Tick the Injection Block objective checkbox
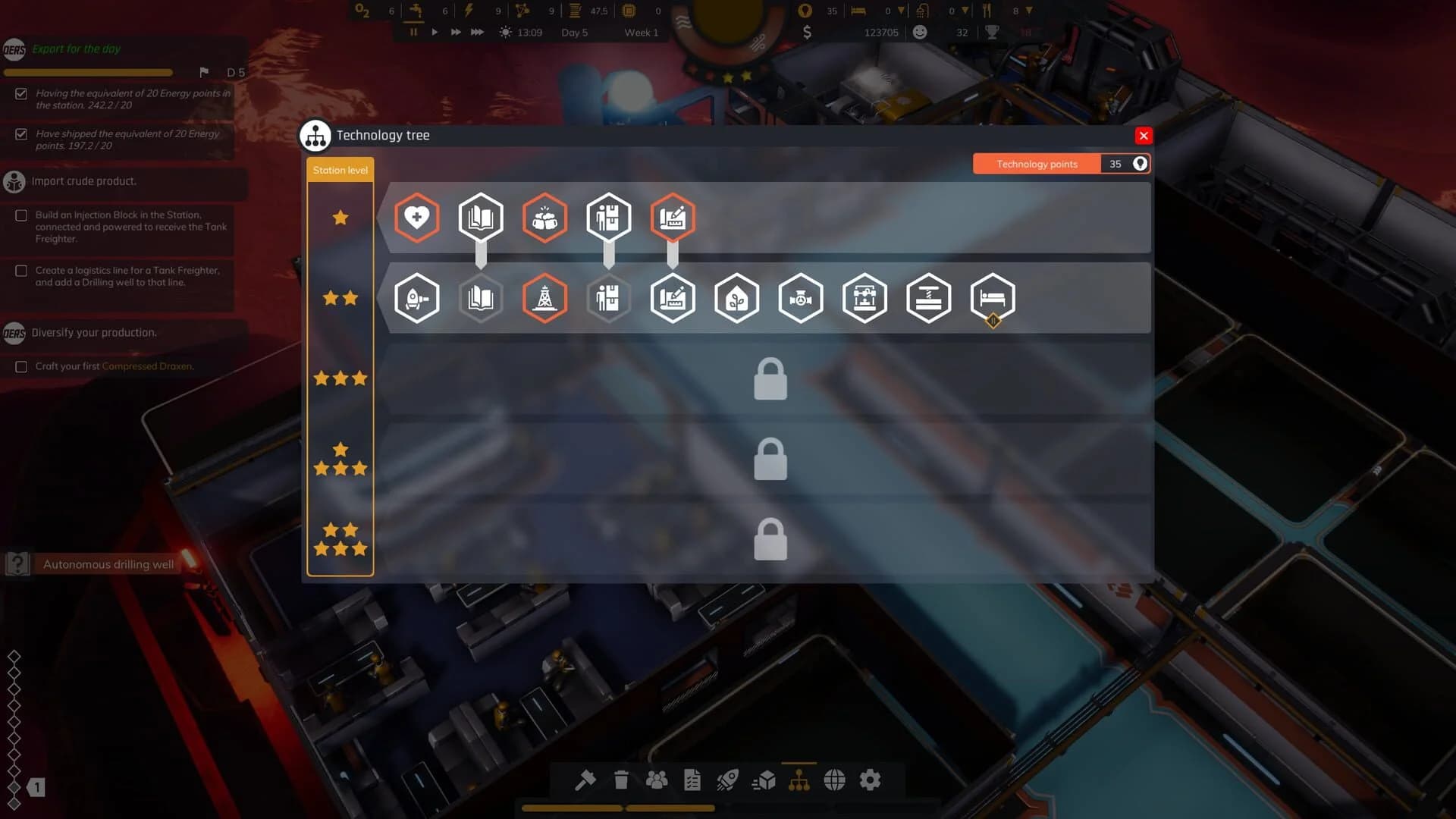This screenshot has width=1456, height=819. click(21, 215)
